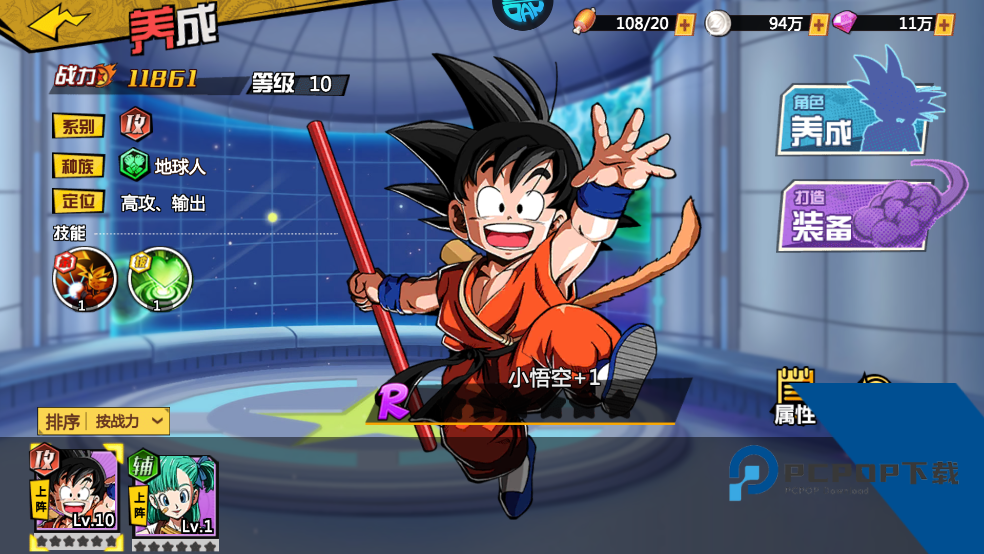
Task: Add more stamina with the drumstick plus button
Action: (684, 24)
